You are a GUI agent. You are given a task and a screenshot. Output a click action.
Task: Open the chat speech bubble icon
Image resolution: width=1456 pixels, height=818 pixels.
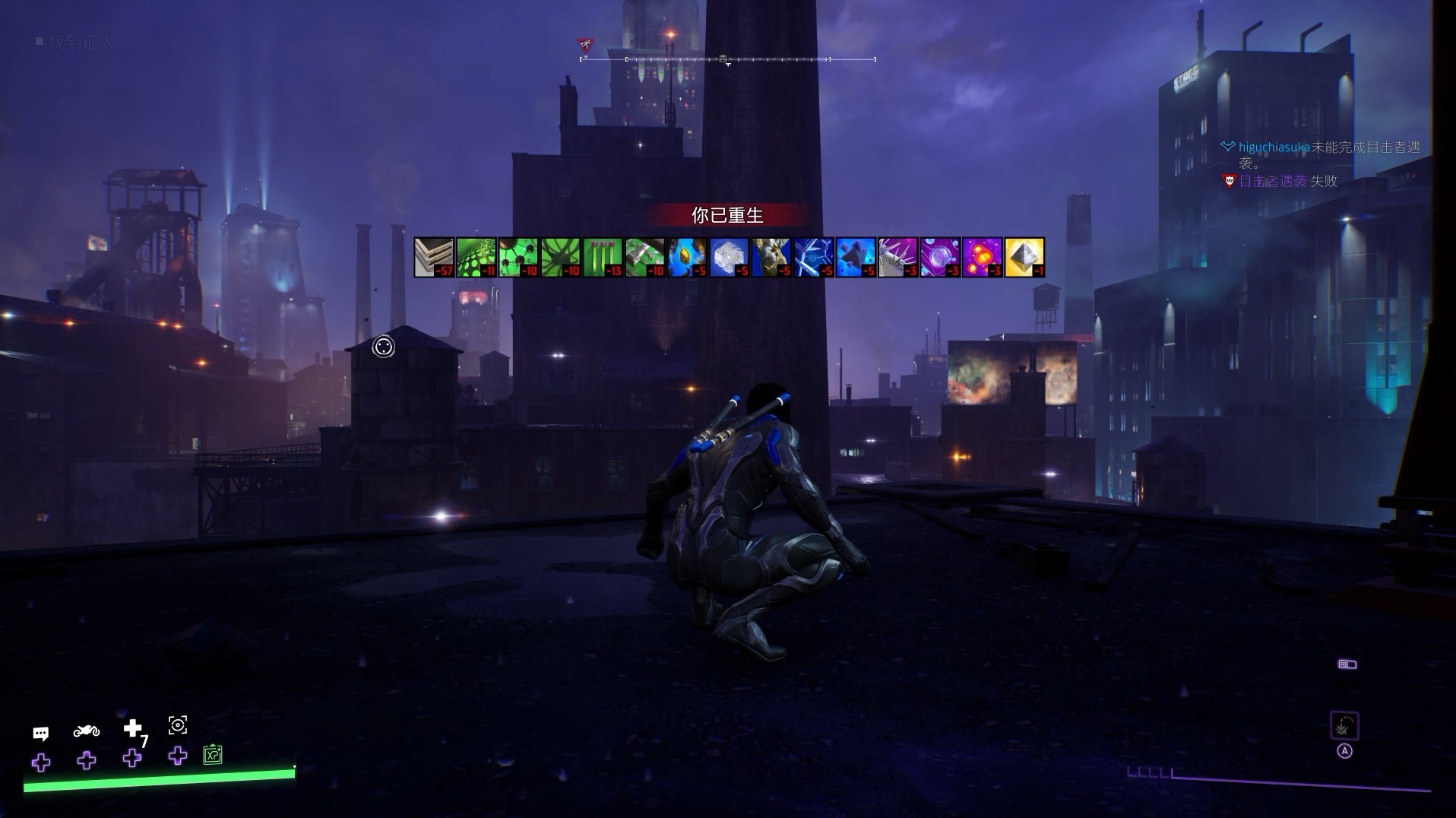coord(41,734)
